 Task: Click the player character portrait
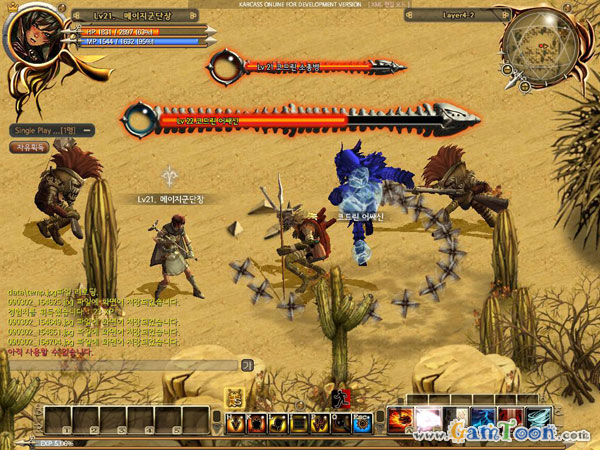coord(31,34)
